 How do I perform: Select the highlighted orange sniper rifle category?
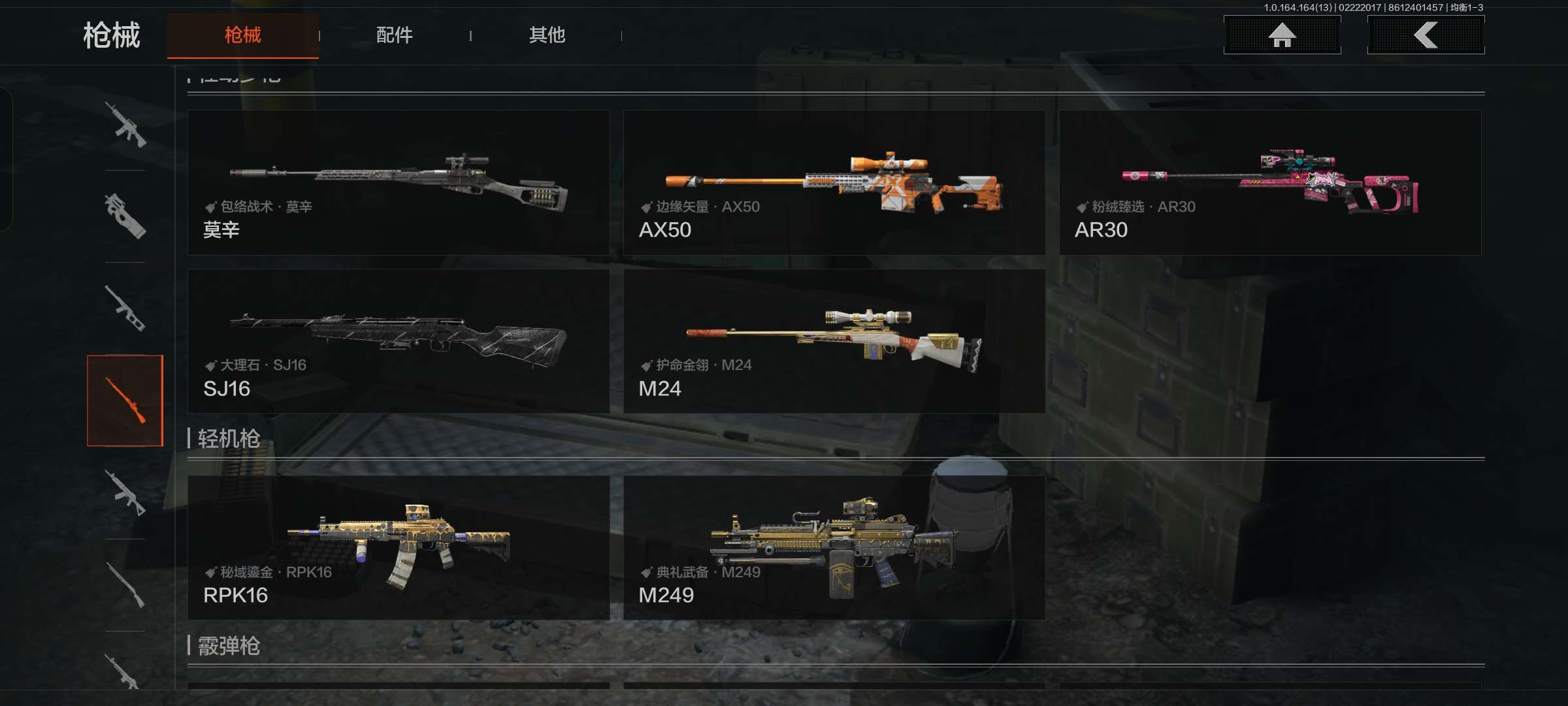pyautogui.click(x=125, y=400)
